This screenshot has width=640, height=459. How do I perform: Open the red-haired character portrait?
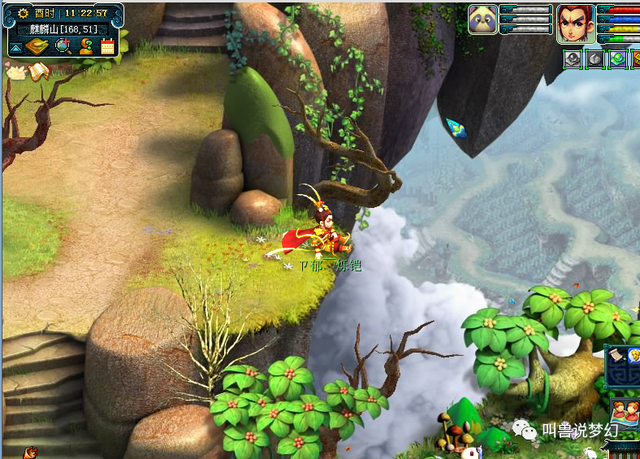click(x=574, y=20)
